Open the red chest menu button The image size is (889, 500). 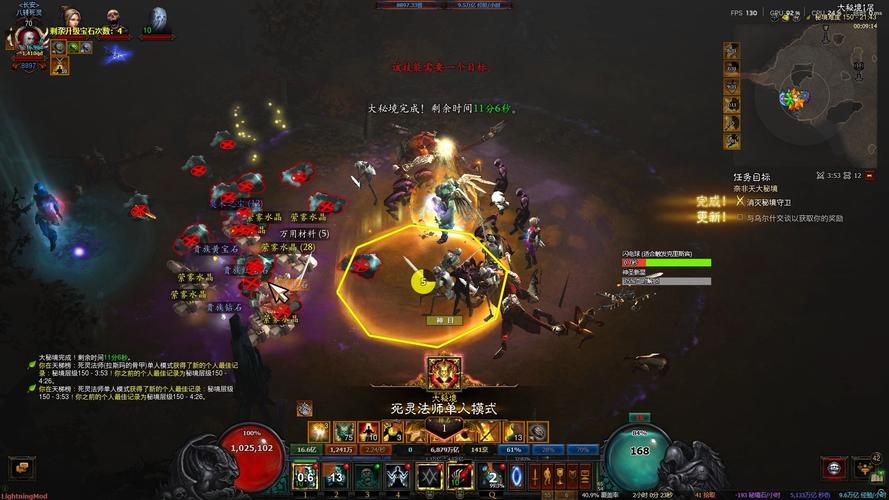tap(834, 467)
